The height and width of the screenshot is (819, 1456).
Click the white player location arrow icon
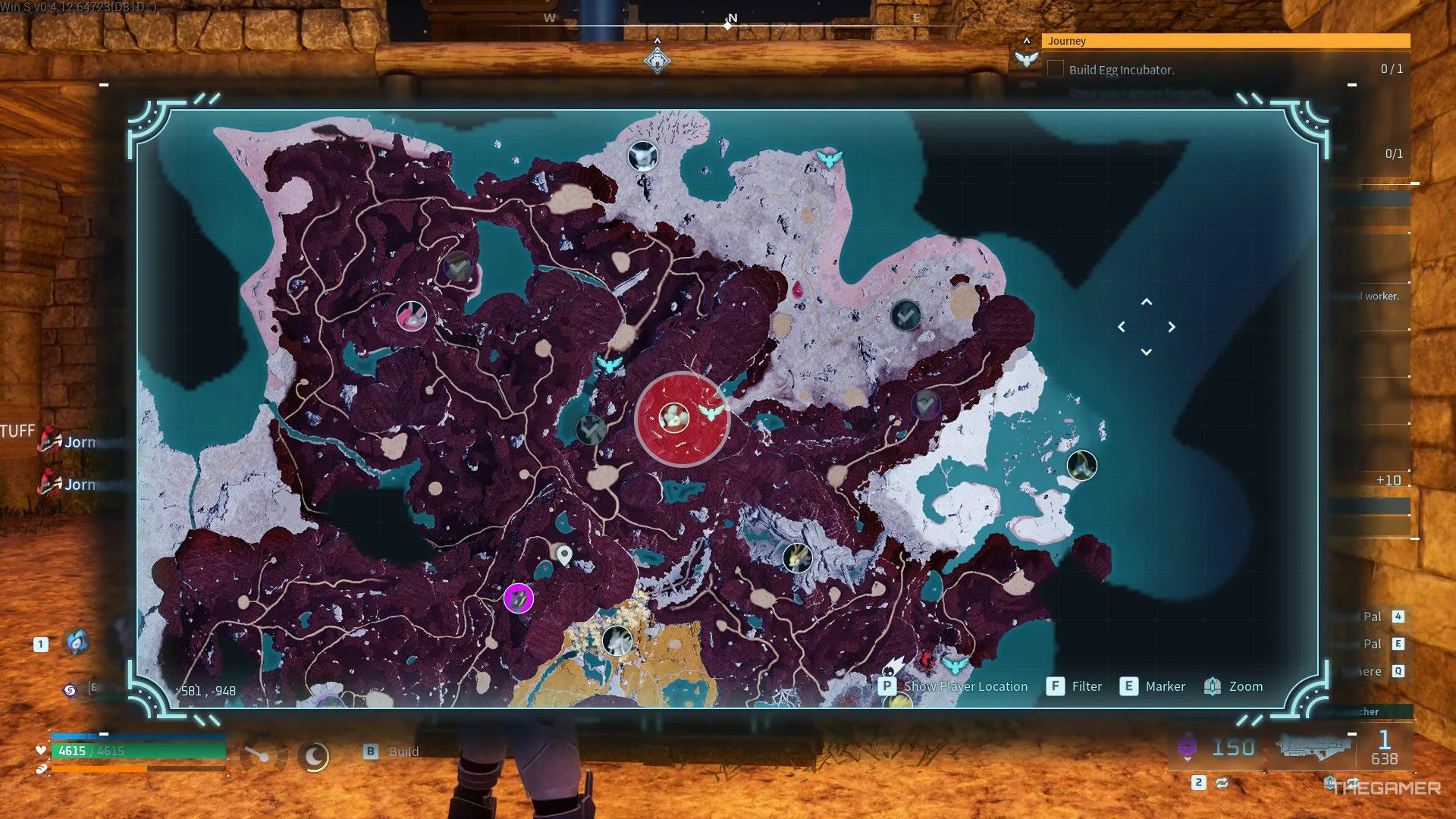893,667
